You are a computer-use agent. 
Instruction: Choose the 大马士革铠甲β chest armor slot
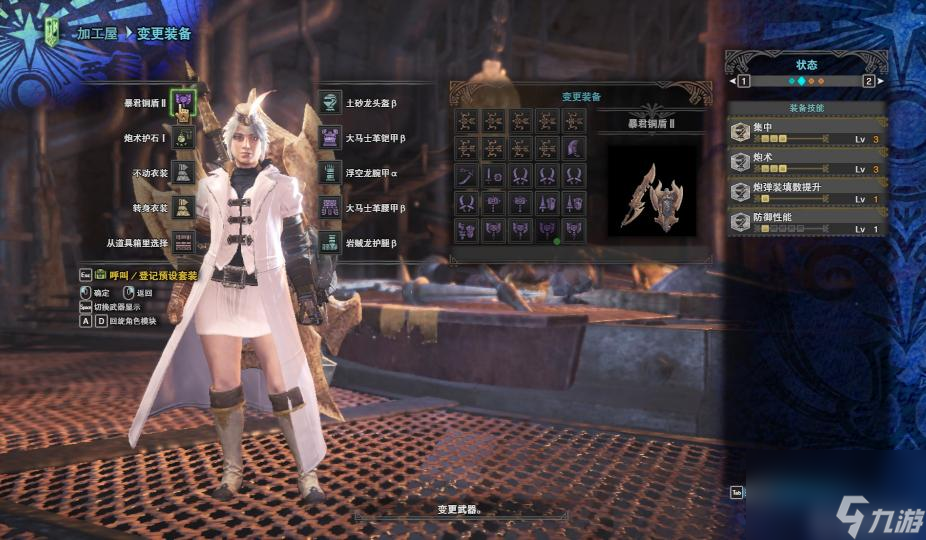330,137
